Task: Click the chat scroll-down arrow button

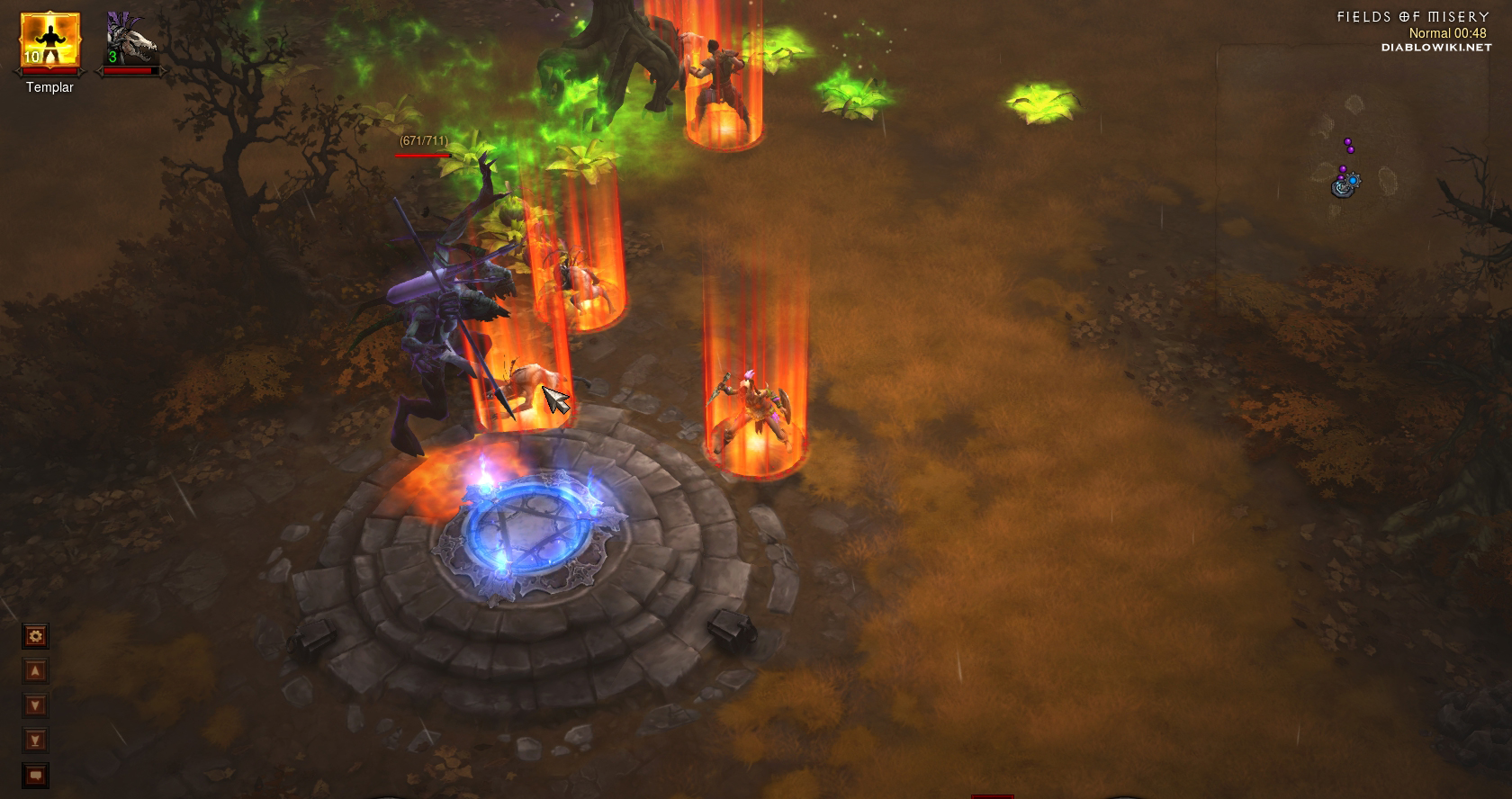Action: tap(36, 705)
